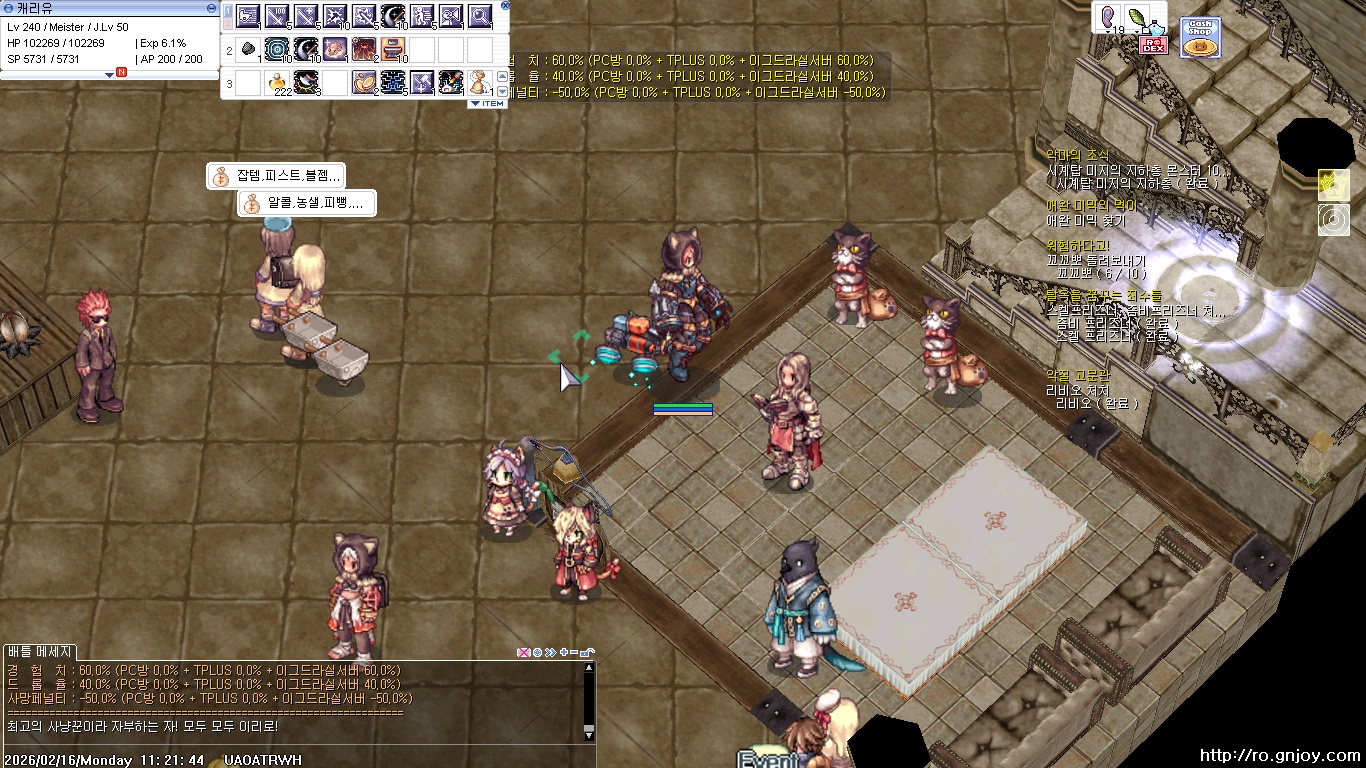The width and height of the screenshot is (1366, 768).
Task: Click the hotbar page up arrow
Action: coord(502,77)
